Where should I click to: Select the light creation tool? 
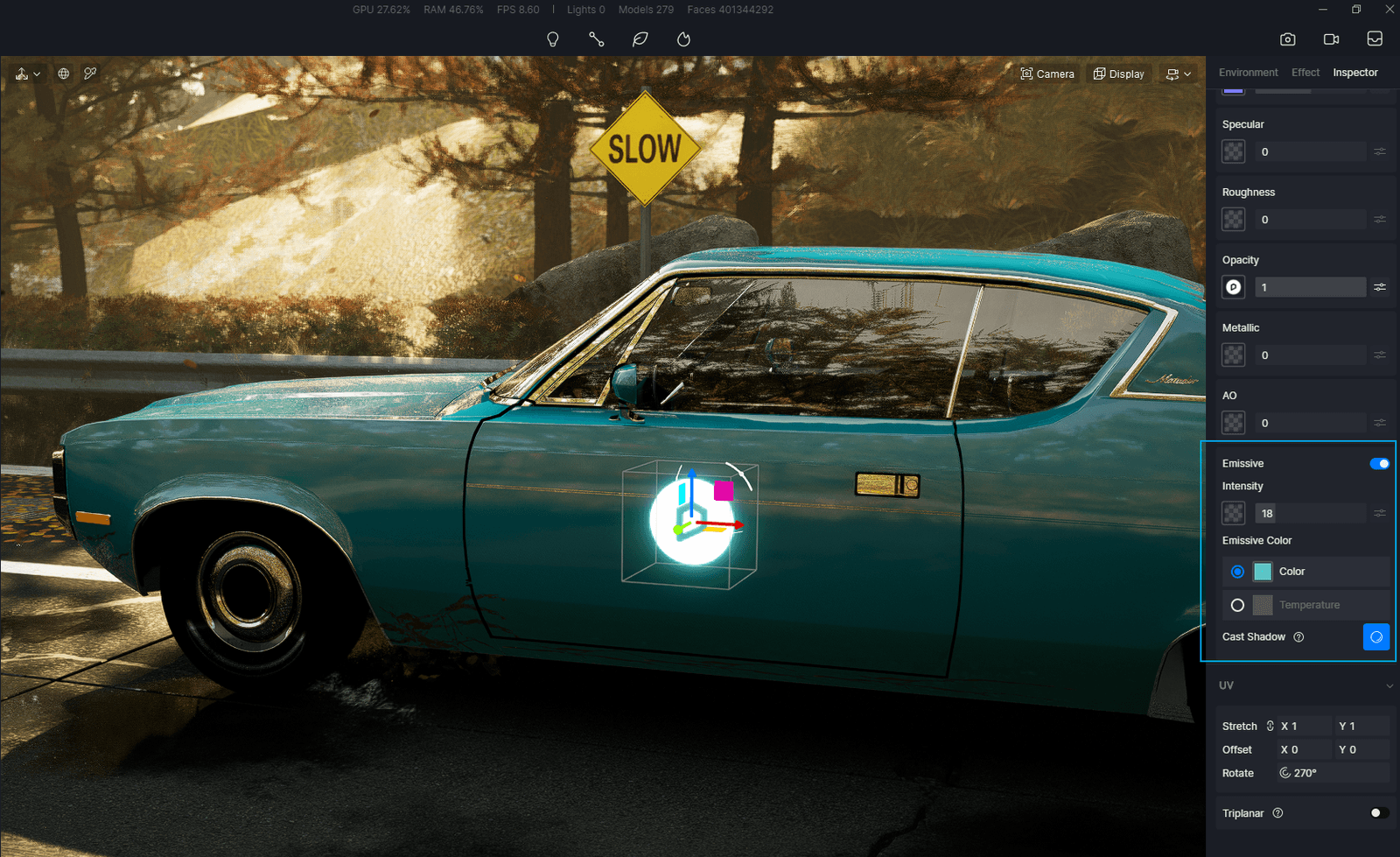point(553,39)
